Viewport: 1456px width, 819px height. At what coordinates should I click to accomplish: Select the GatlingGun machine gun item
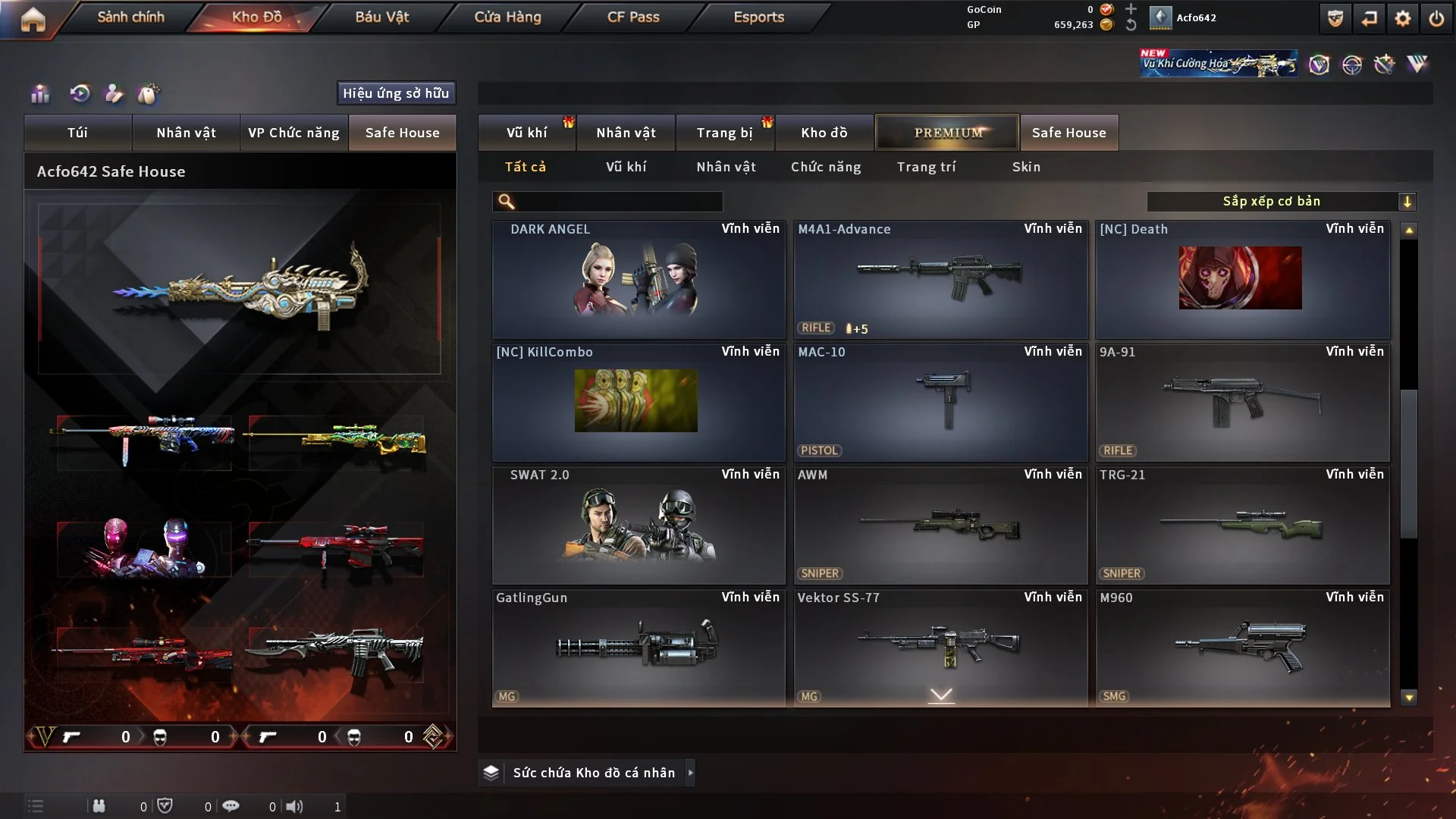point(638,648)
